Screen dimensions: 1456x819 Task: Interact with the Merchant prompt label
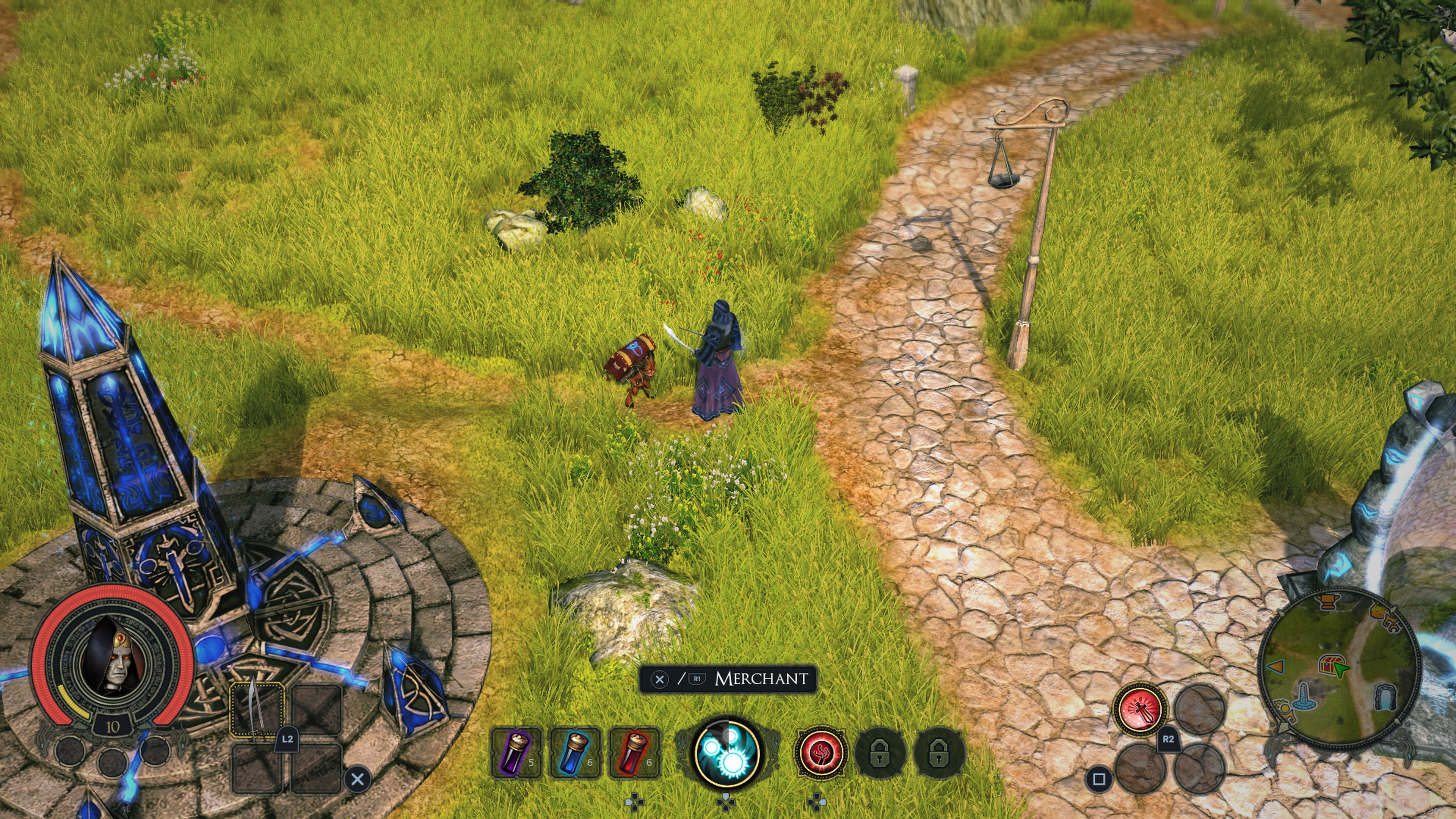[761, 679]
